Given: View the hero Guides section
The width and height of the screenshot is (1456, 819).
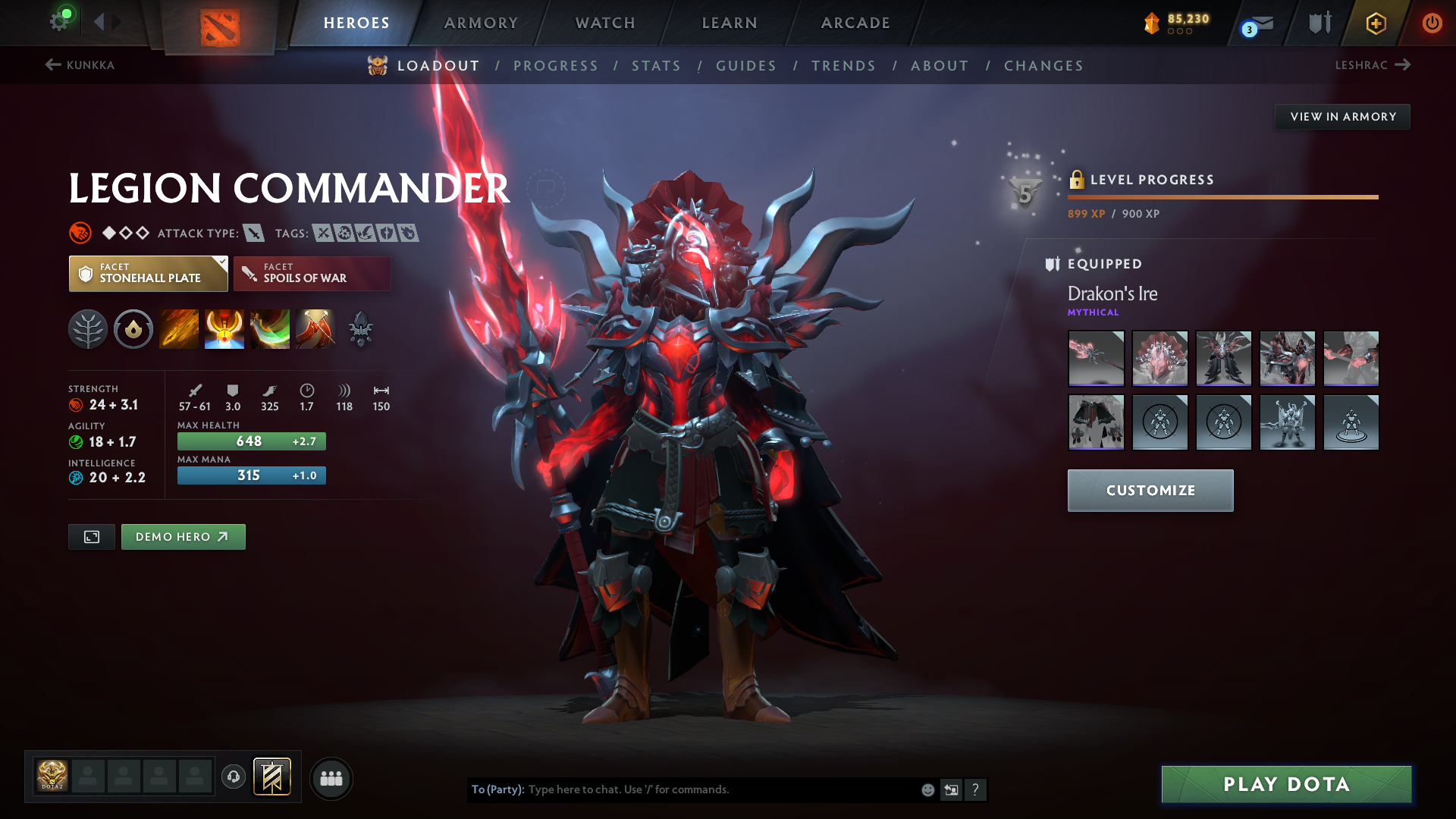Looking at the screenshot, I should [x=746, y=66].
